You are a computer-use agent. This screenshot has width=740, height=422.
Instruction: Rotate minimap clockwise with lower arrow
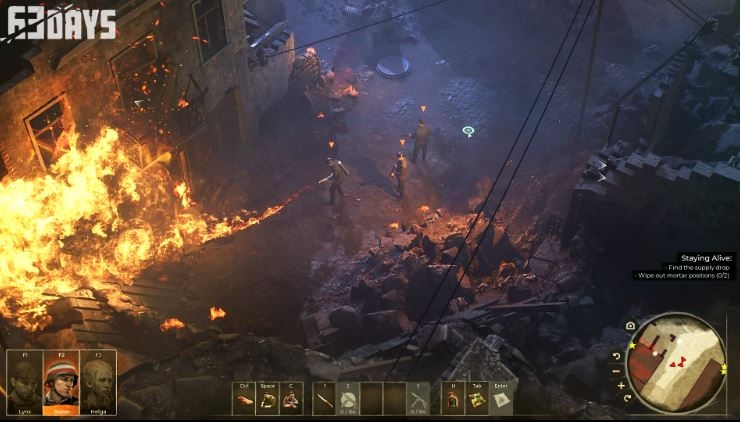[629, 399]
